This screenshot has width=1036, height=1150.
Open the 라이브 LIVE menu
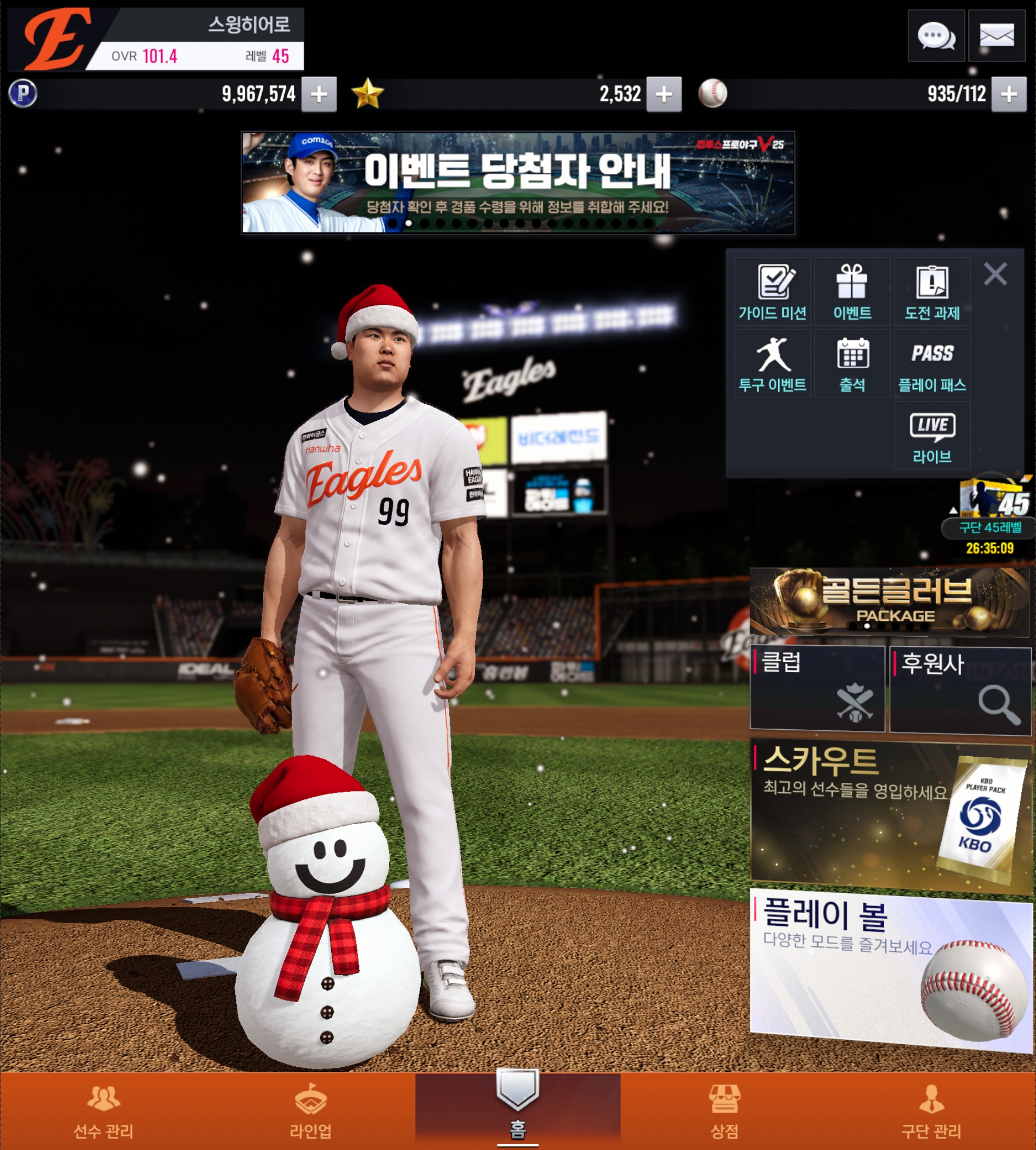pos(932,435)
